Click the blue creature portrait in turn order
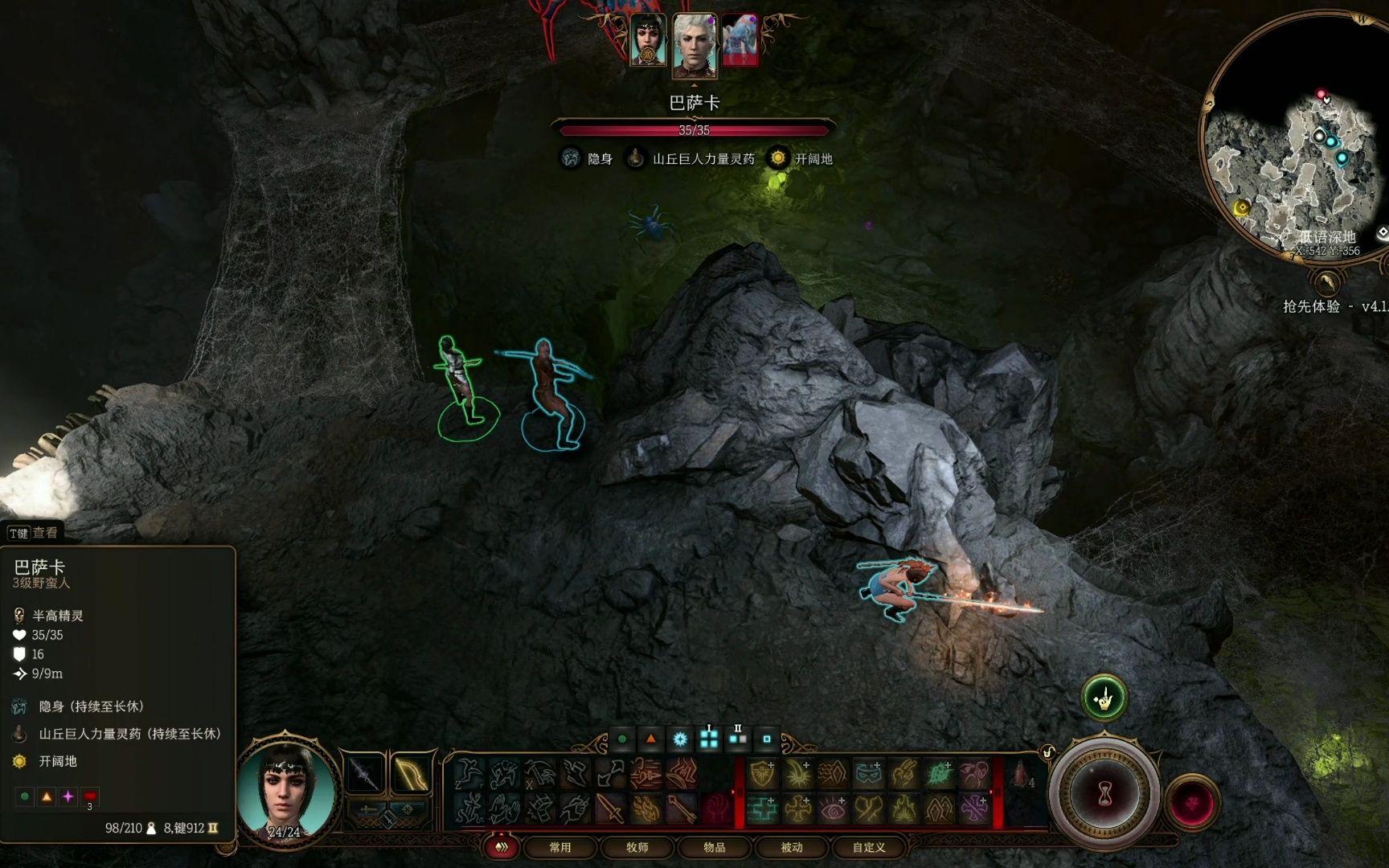This screenshot has height=868, width=1389. (740, 40)
